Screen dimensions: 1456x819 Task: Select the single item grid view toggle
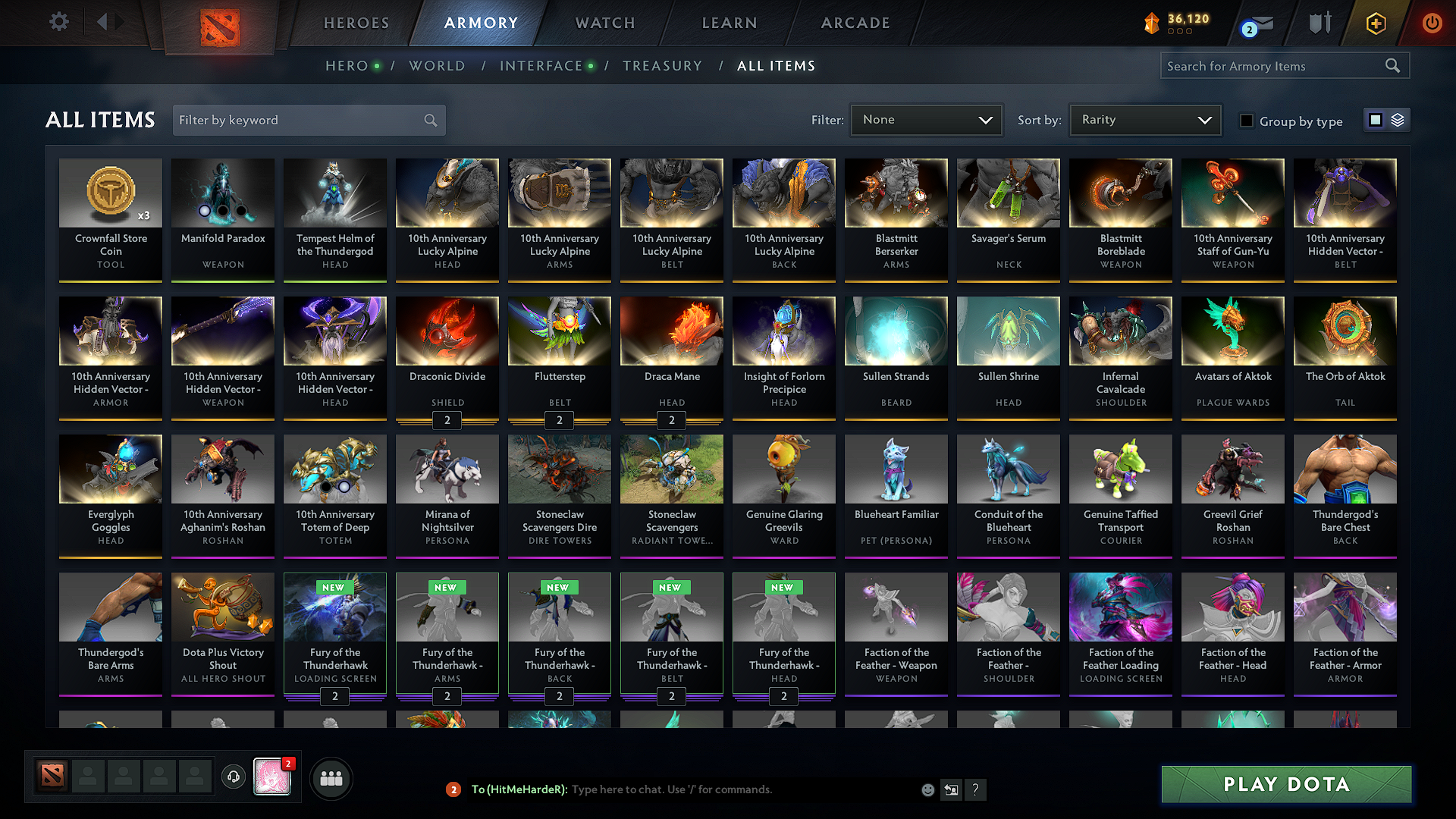click(1375, 119)
